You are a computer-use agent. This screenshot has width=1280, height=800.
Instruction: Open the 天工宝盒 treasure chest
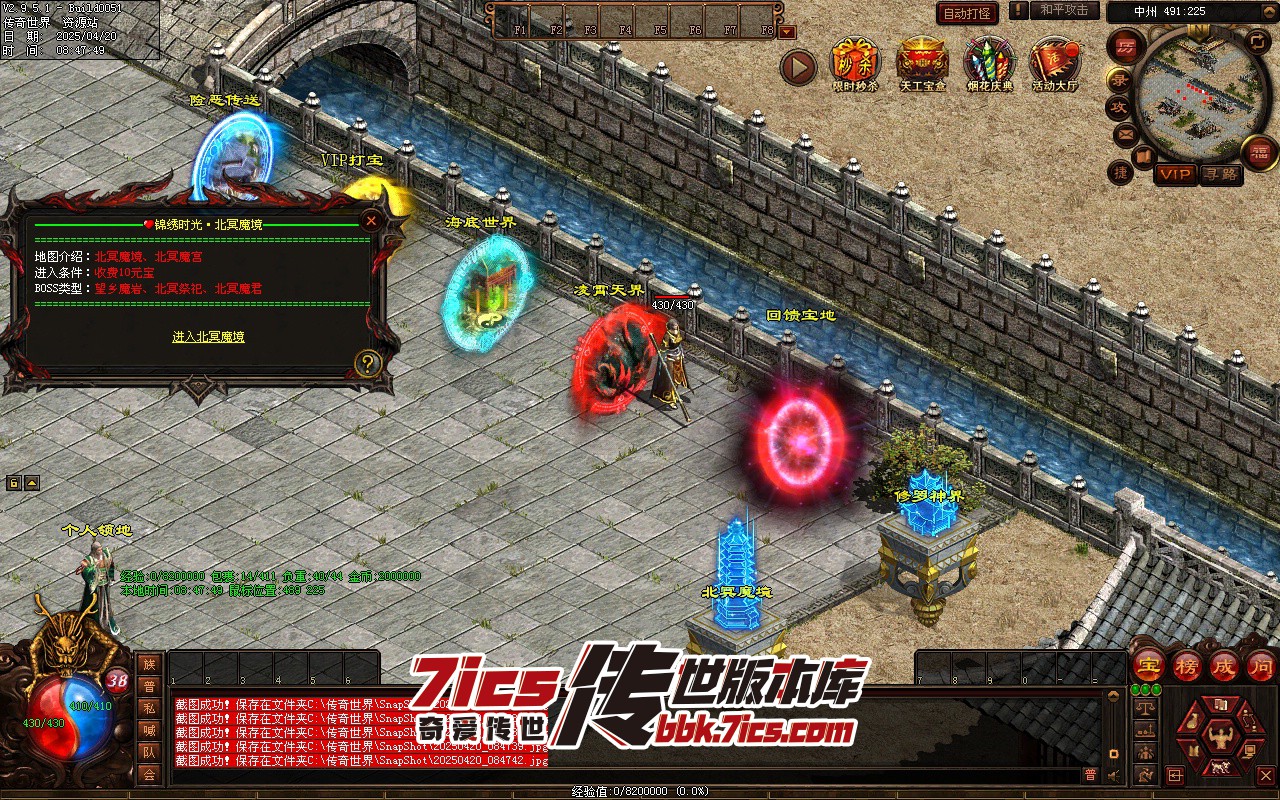[923, 62]
